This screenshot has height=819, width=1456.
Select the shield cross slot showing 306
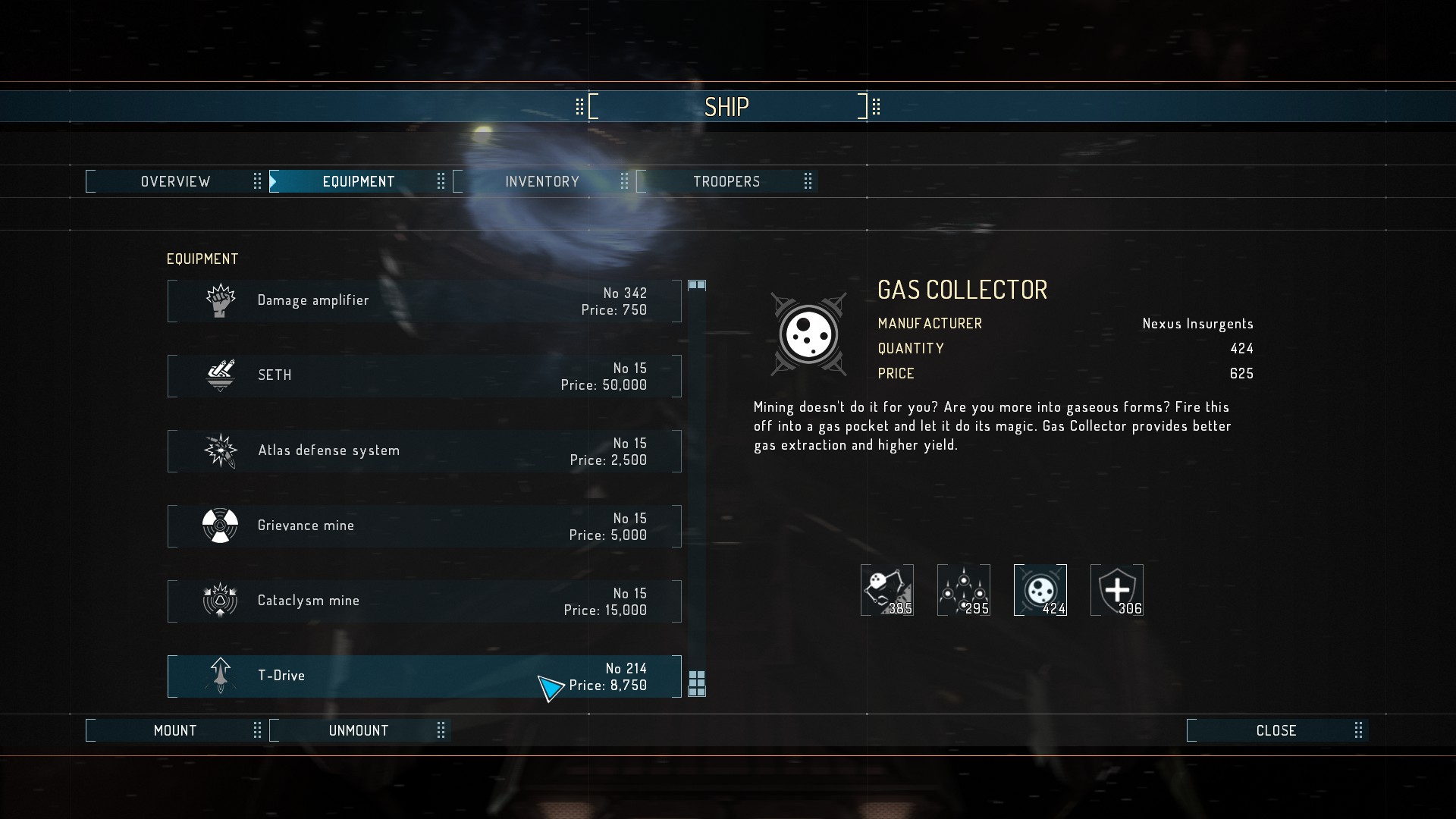[x=1116, y=590]
